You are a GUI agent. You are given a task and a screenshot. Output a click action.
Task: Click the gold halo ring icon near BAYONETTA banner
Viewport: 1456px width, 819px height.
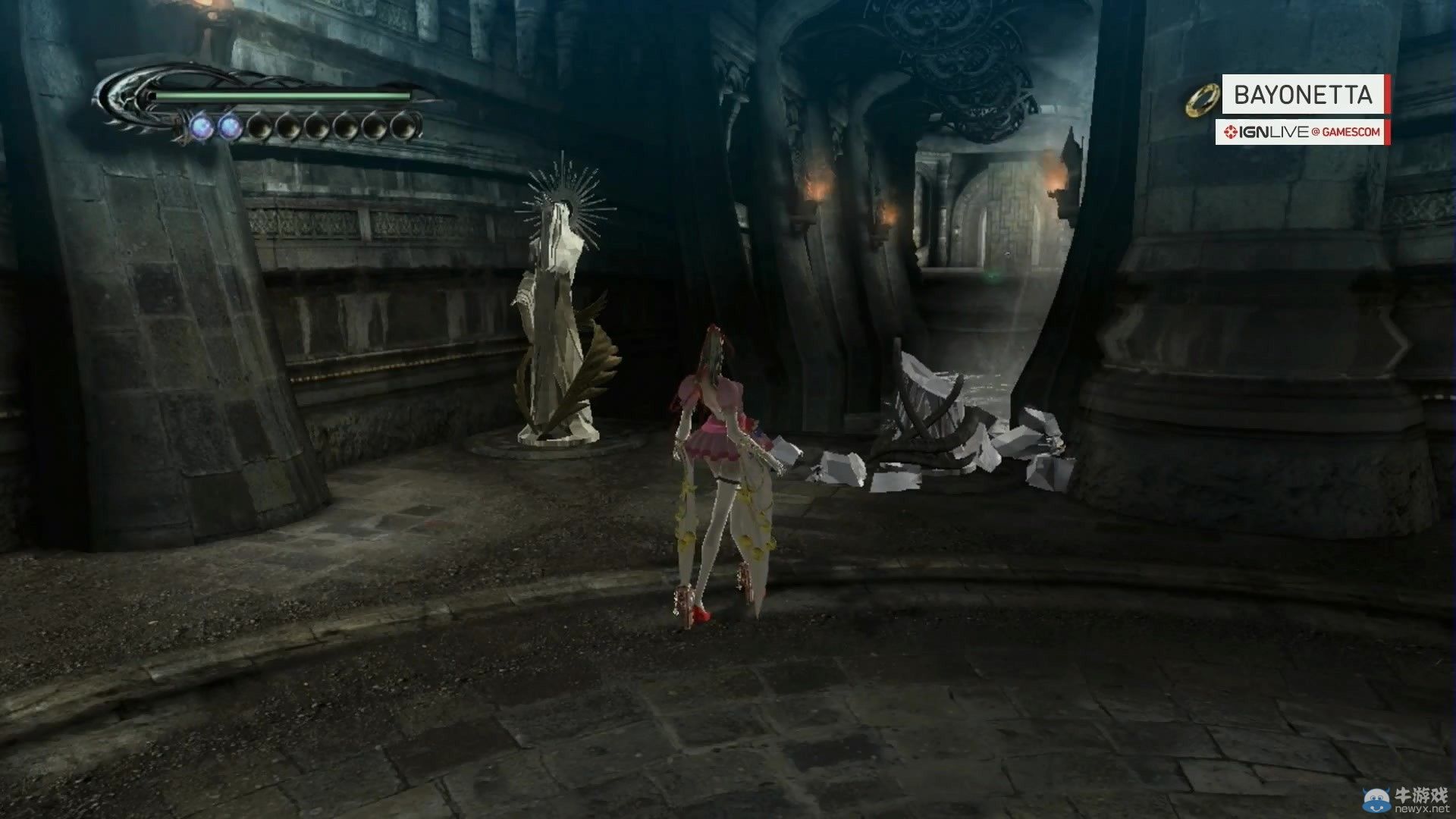(1202, 99)
